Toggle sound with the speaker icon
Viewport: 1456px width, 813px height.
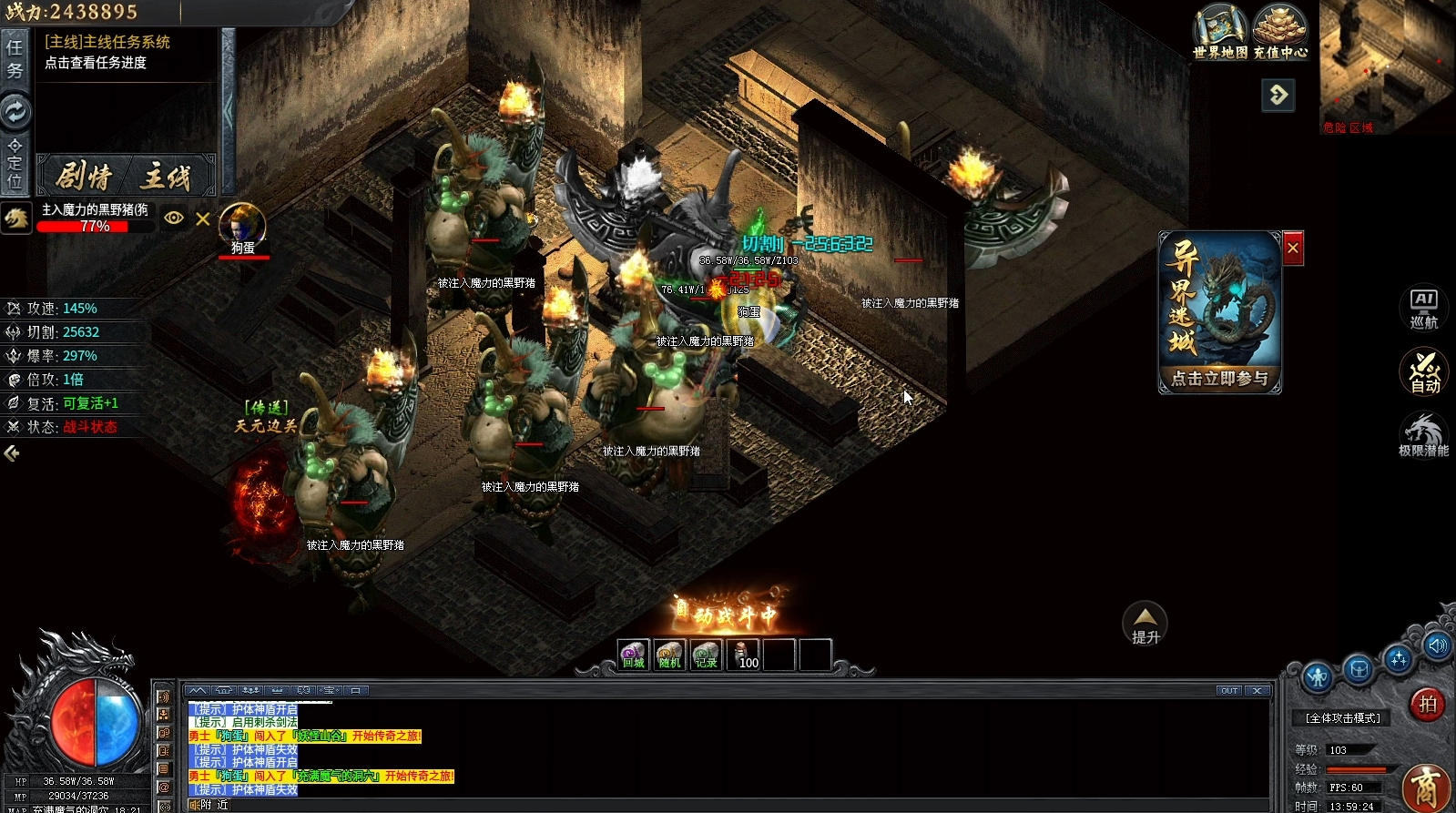click(1438, 646)
